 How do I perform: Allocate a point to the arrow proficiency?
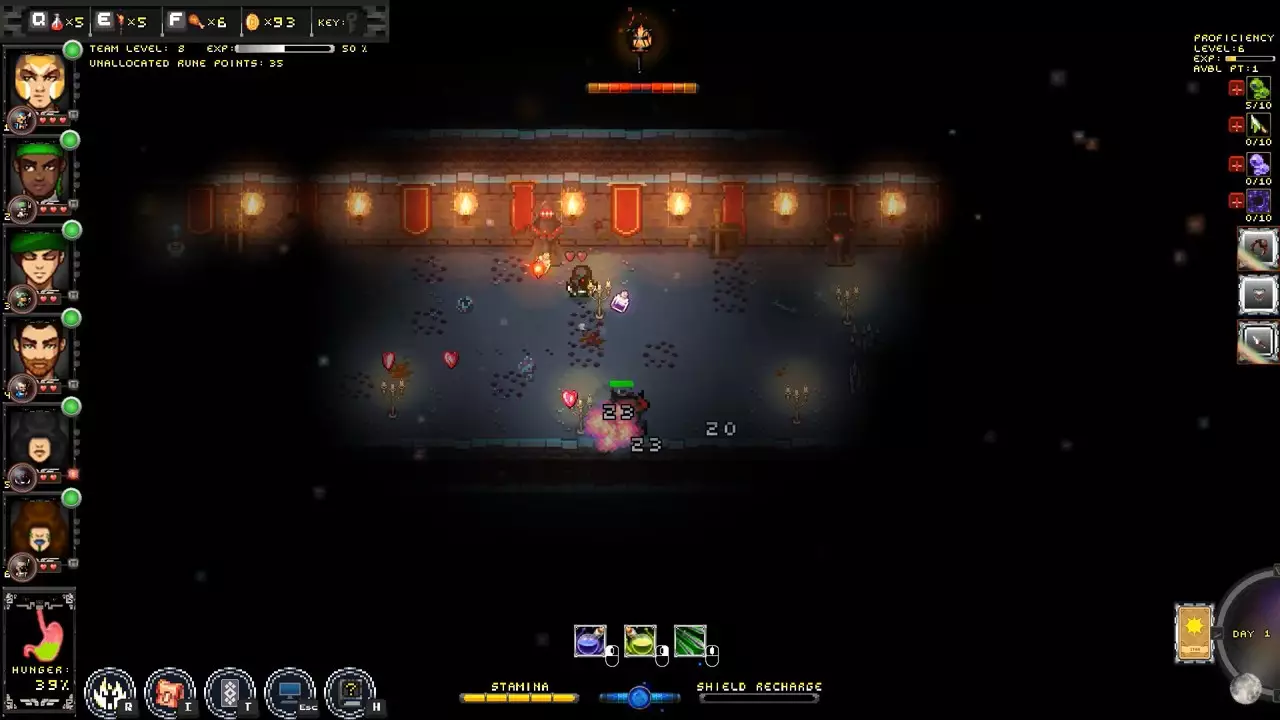click(1237, 127)
